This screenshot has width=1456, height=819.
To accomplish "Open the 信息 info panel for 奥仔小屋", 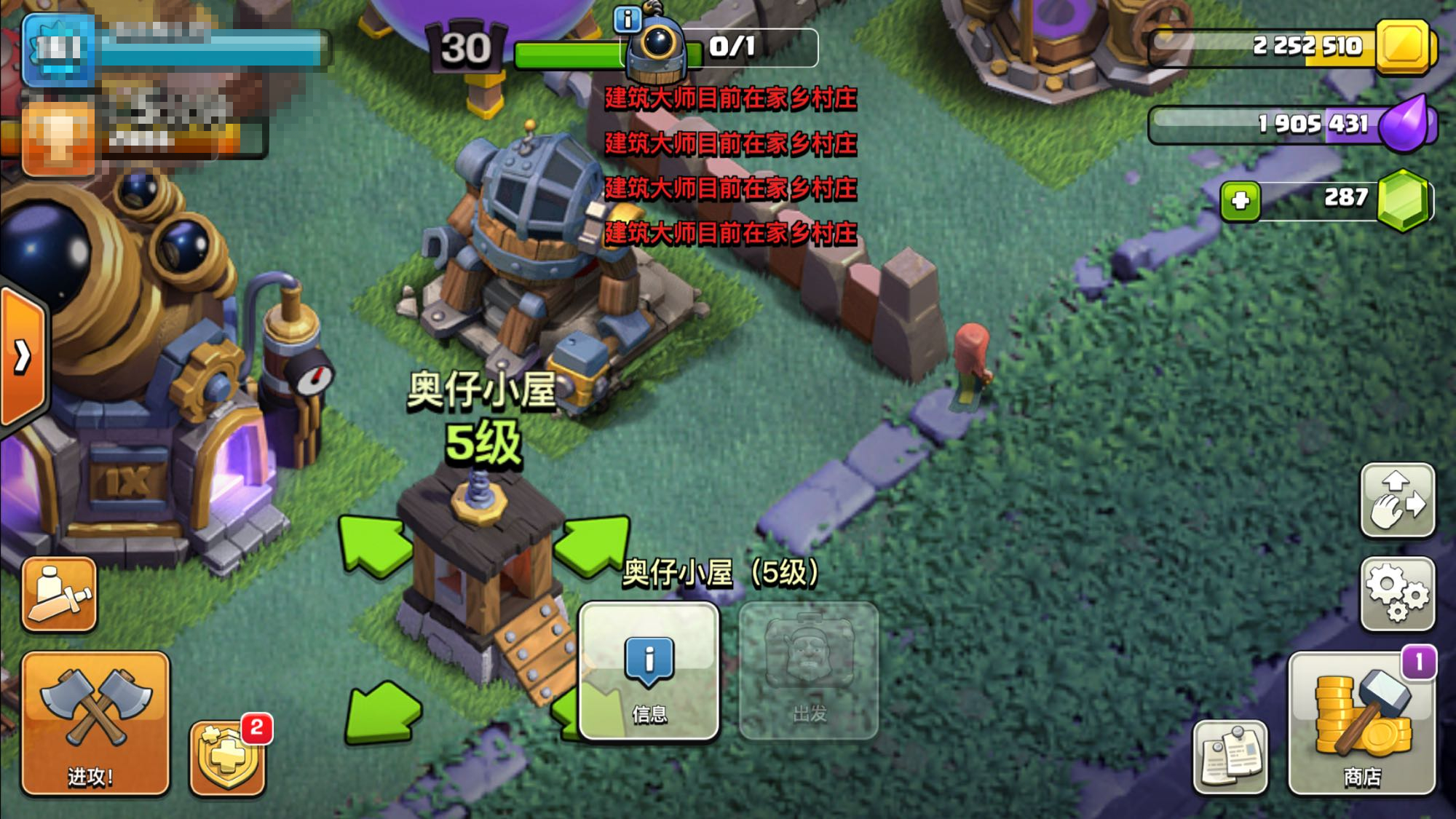I will coord(649,670).
